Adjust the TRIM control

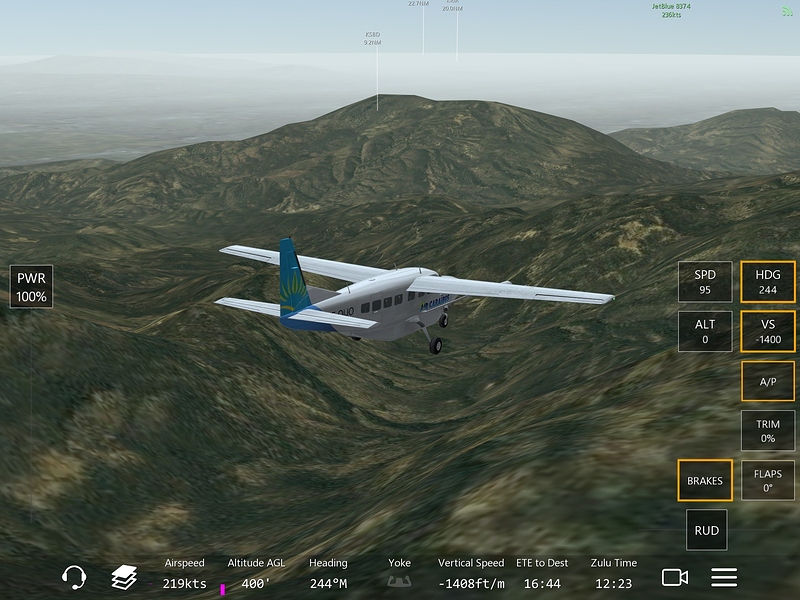(x=768, y=431)
